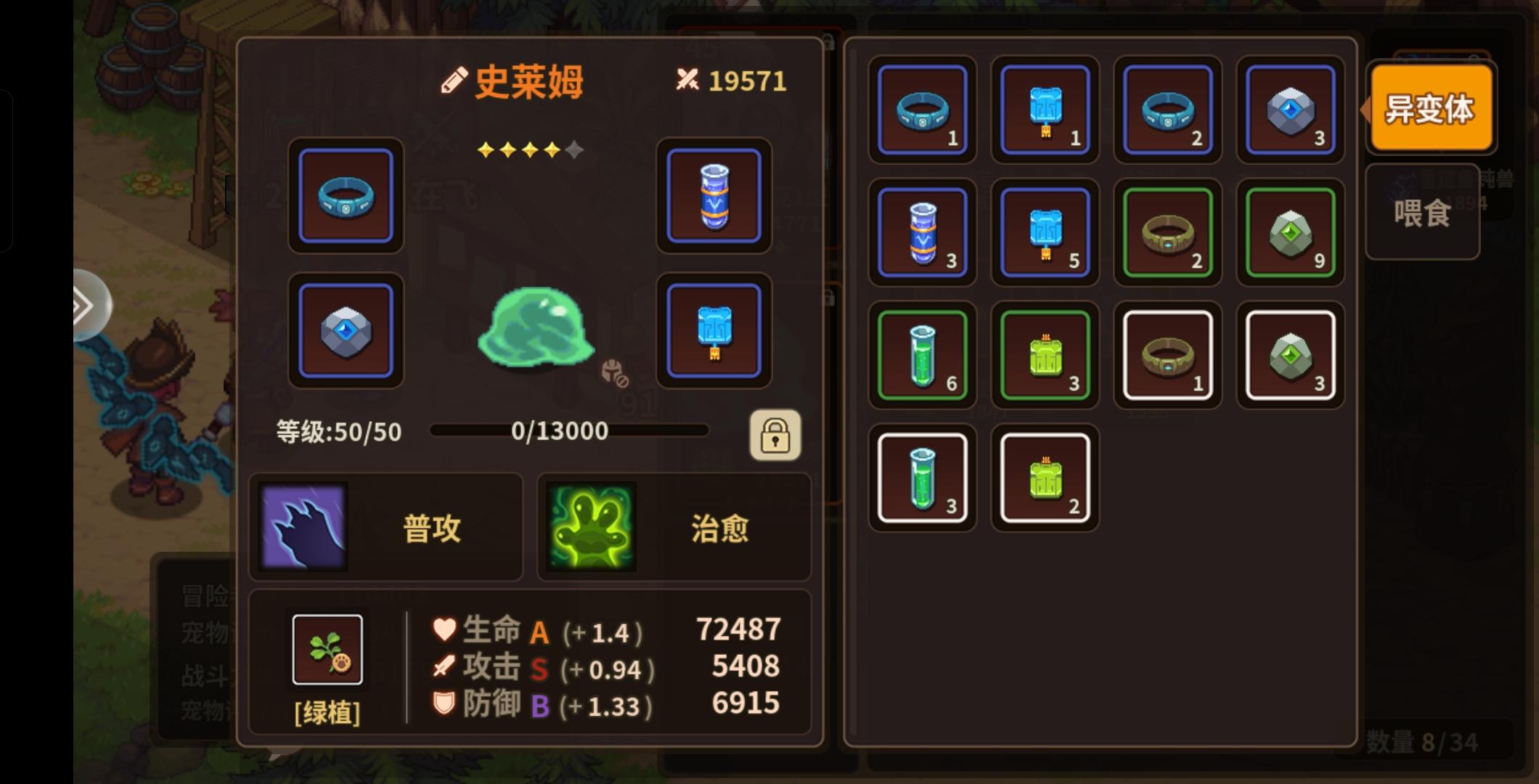Switch to the 喂食 feeding tab
The image size is (1539, 784).
coord(1421,212)
